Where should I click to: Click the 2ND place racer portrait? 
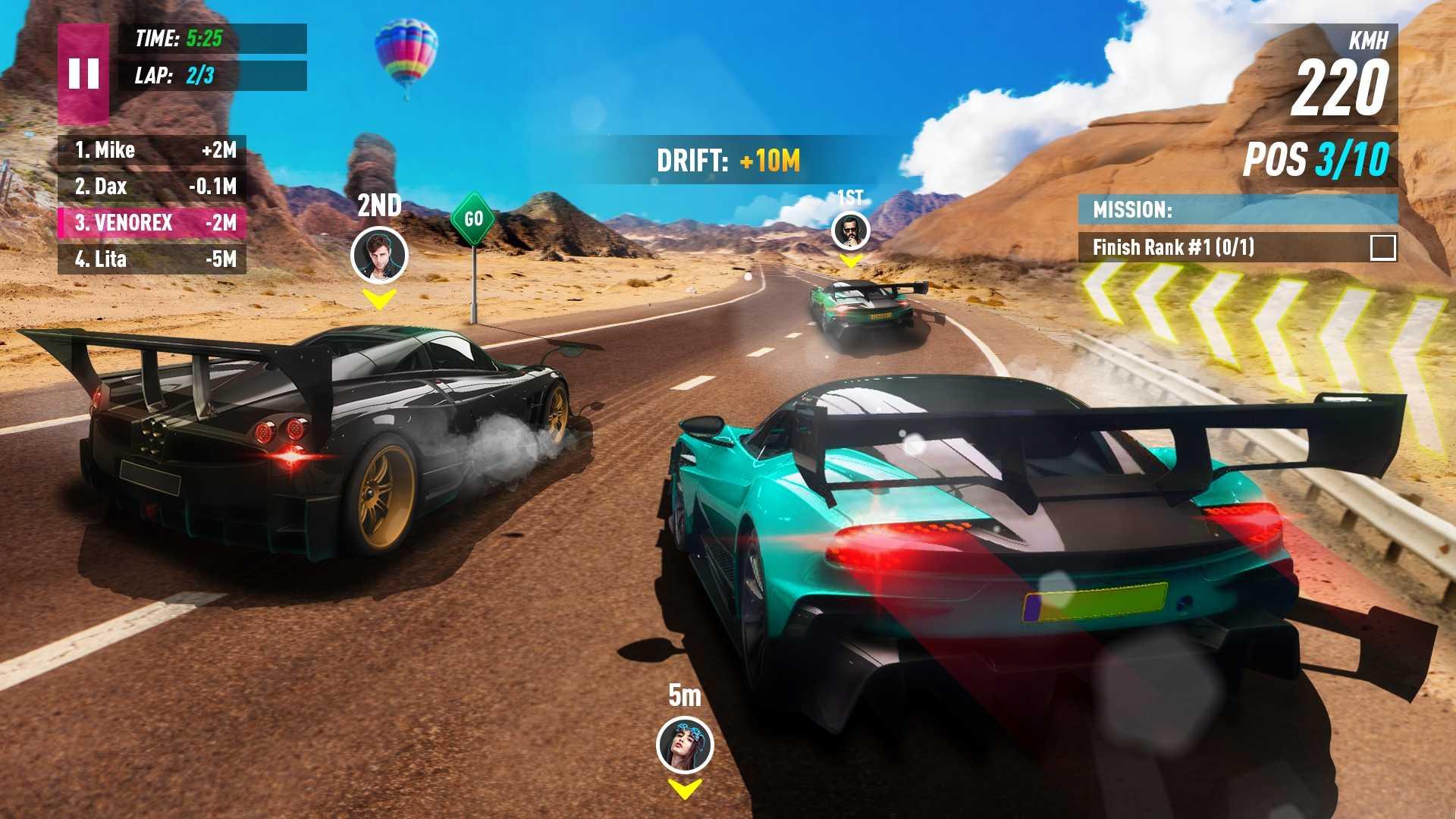pos(379,255)
